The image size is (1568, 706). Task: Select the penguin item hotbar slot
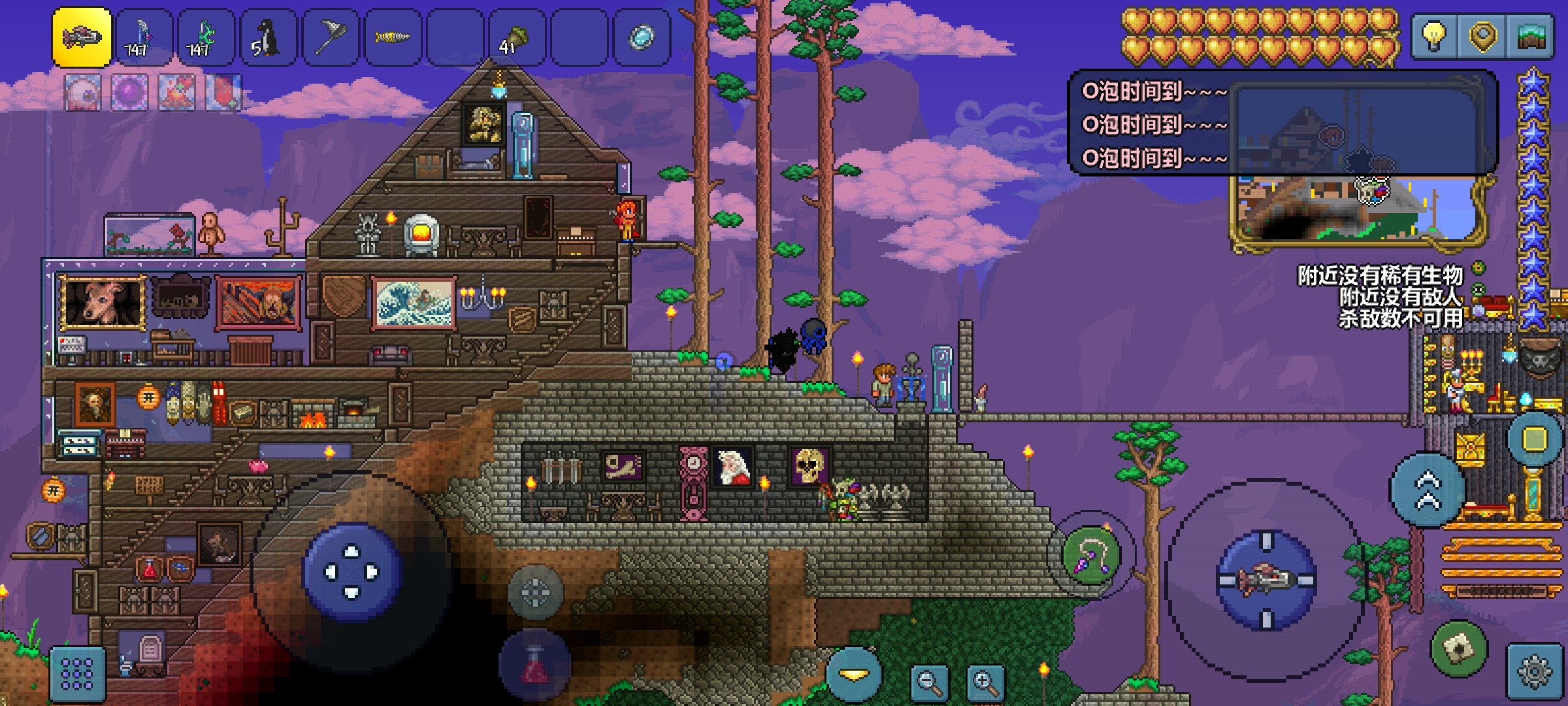click(x=269, y=37)
